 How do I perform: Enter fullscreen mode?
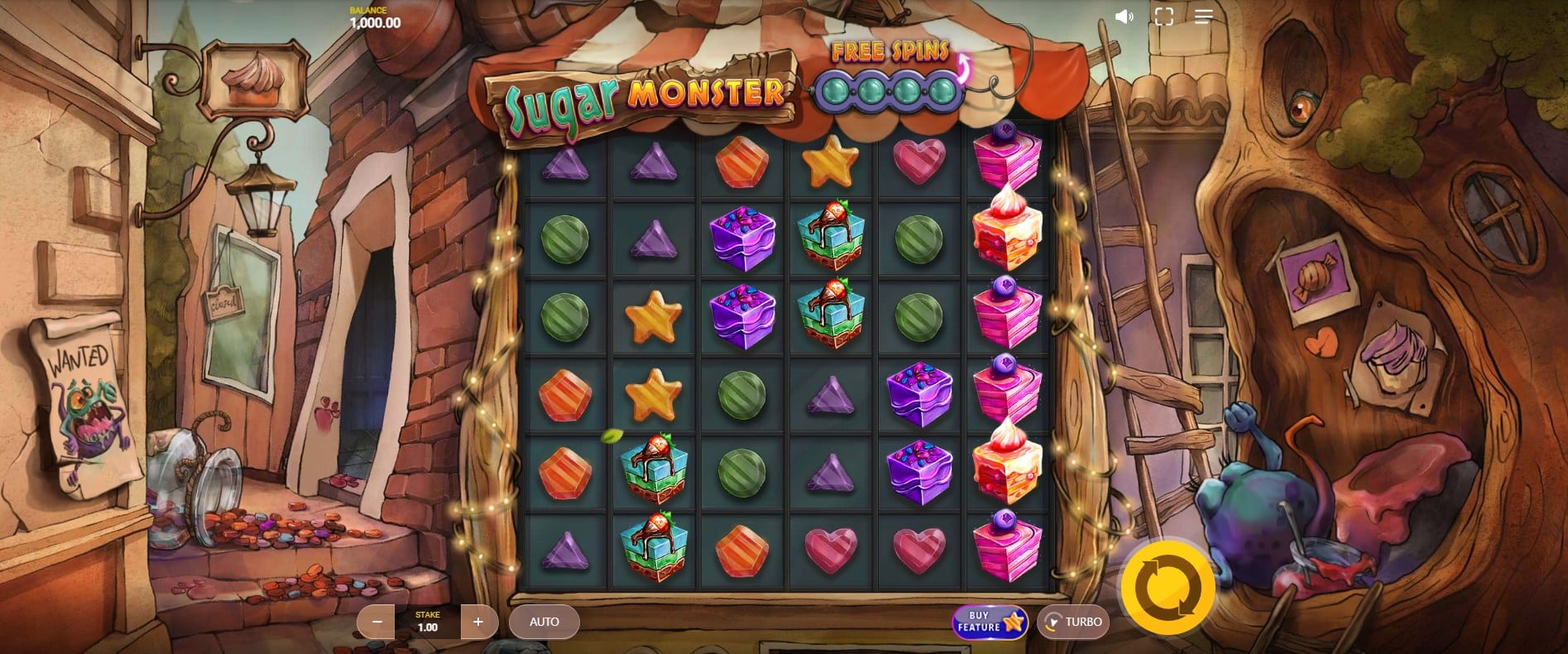(1163, 17)
